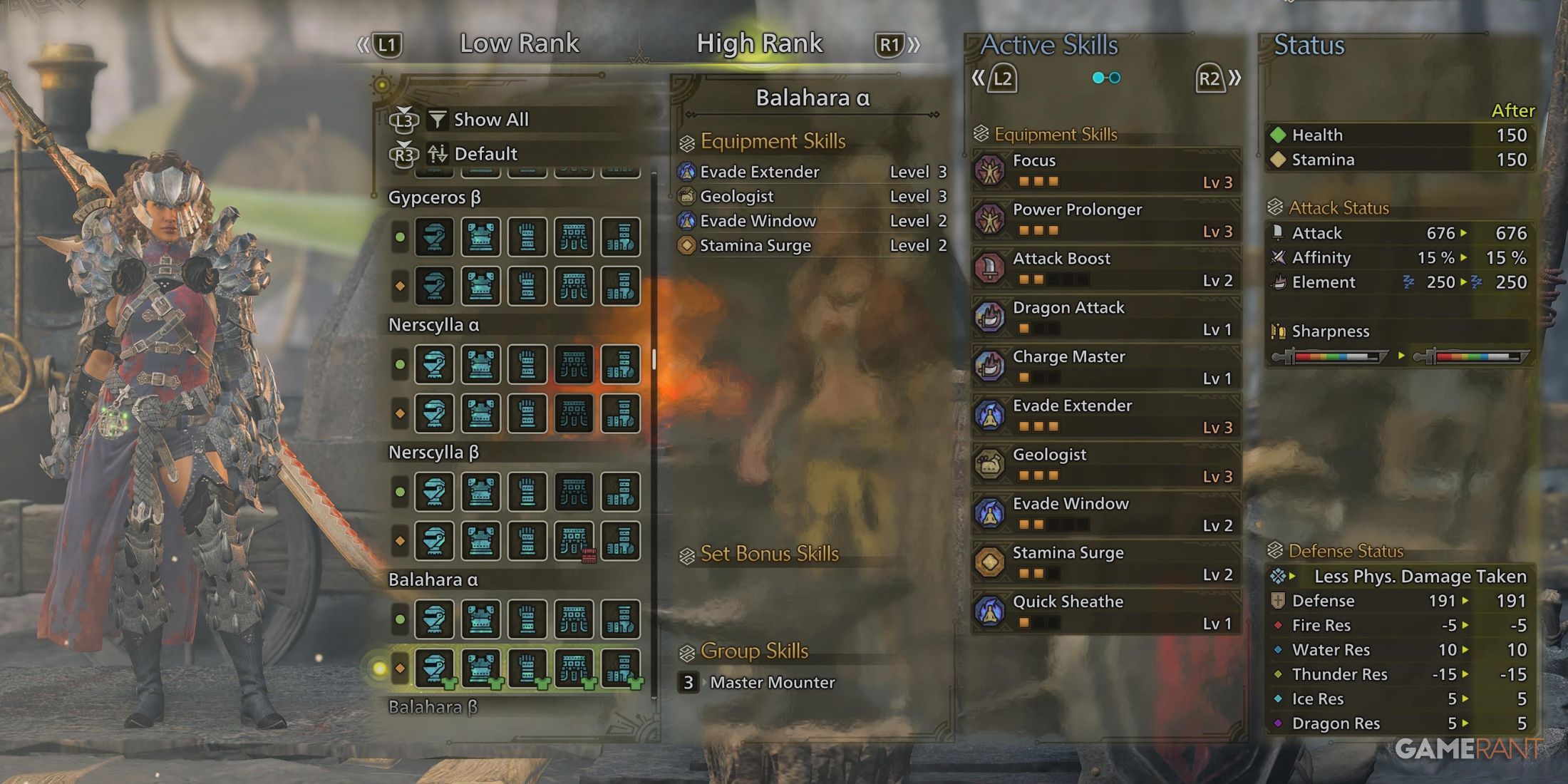Select the Gypceros β leg armor icon
The height and width of the screenshot is (784, 1568).
click(620, 237)
